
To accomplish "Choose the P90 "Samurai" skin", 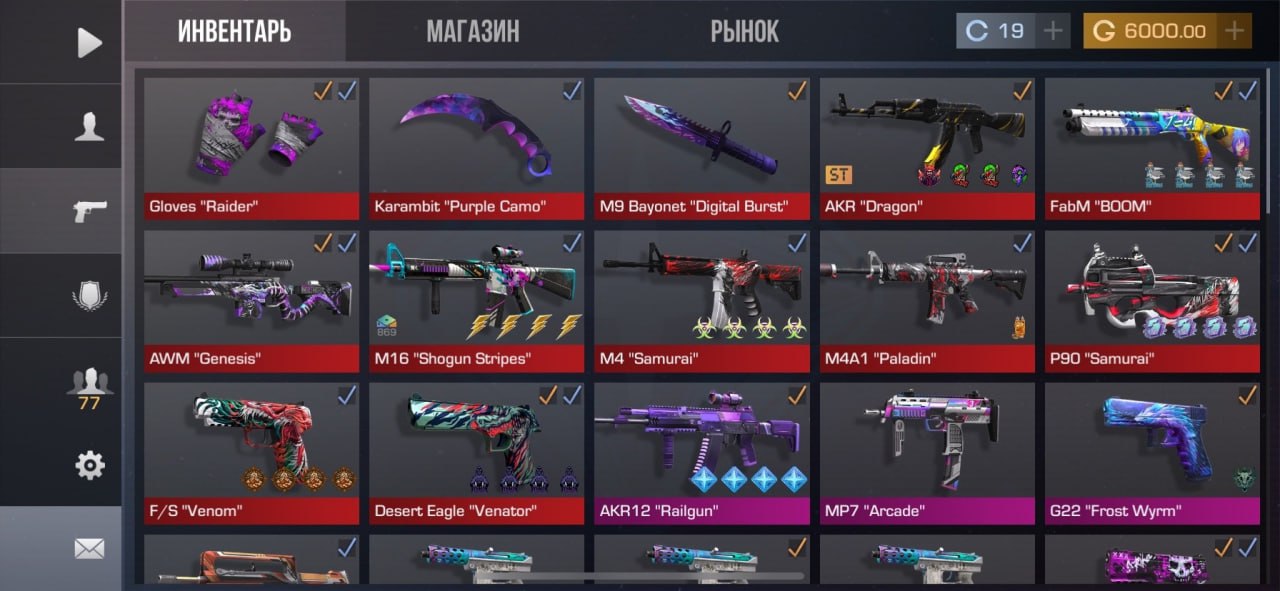I will 1152,298.
